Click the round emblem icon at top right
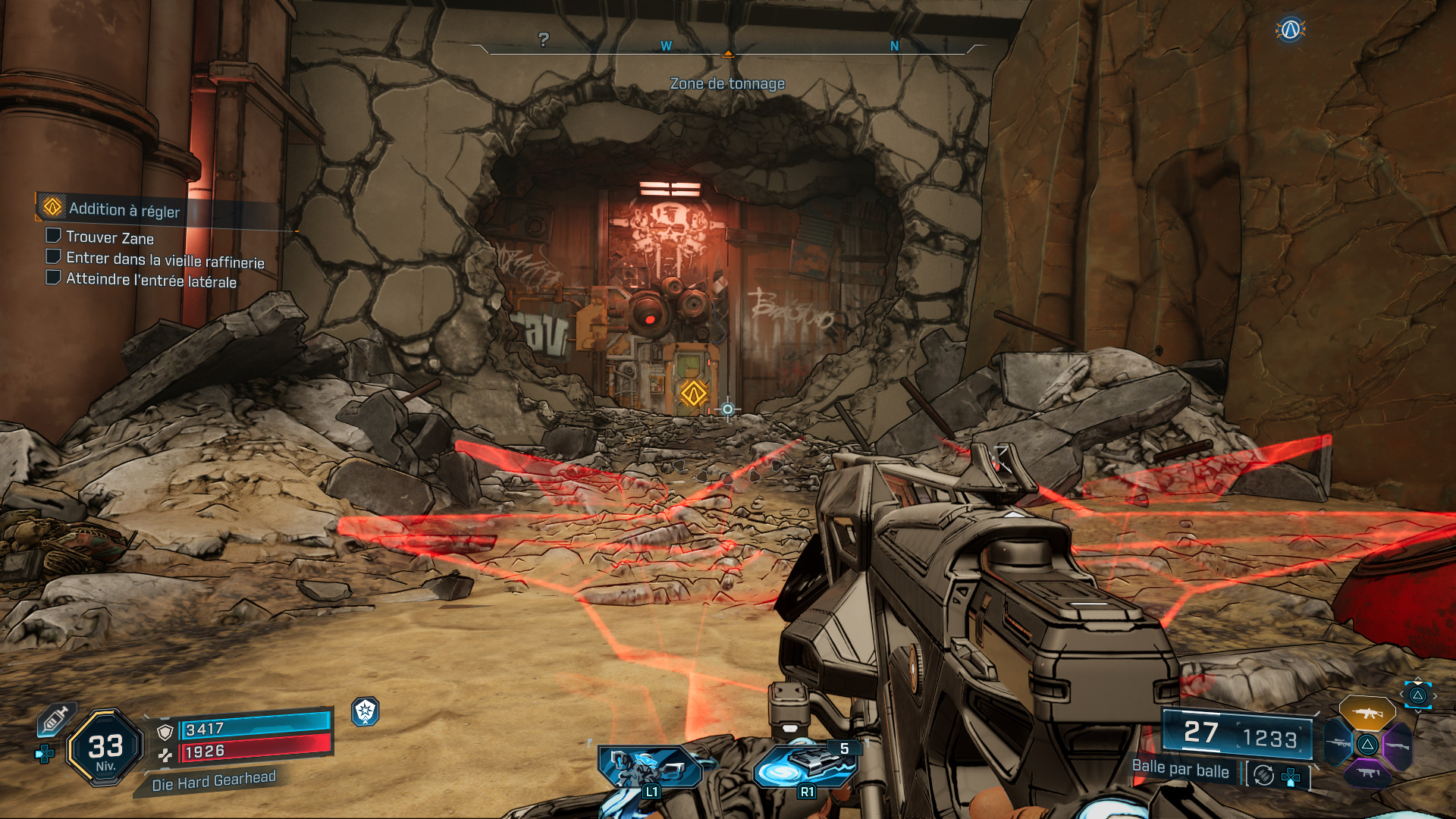1456x819 pixels. 1290,30
